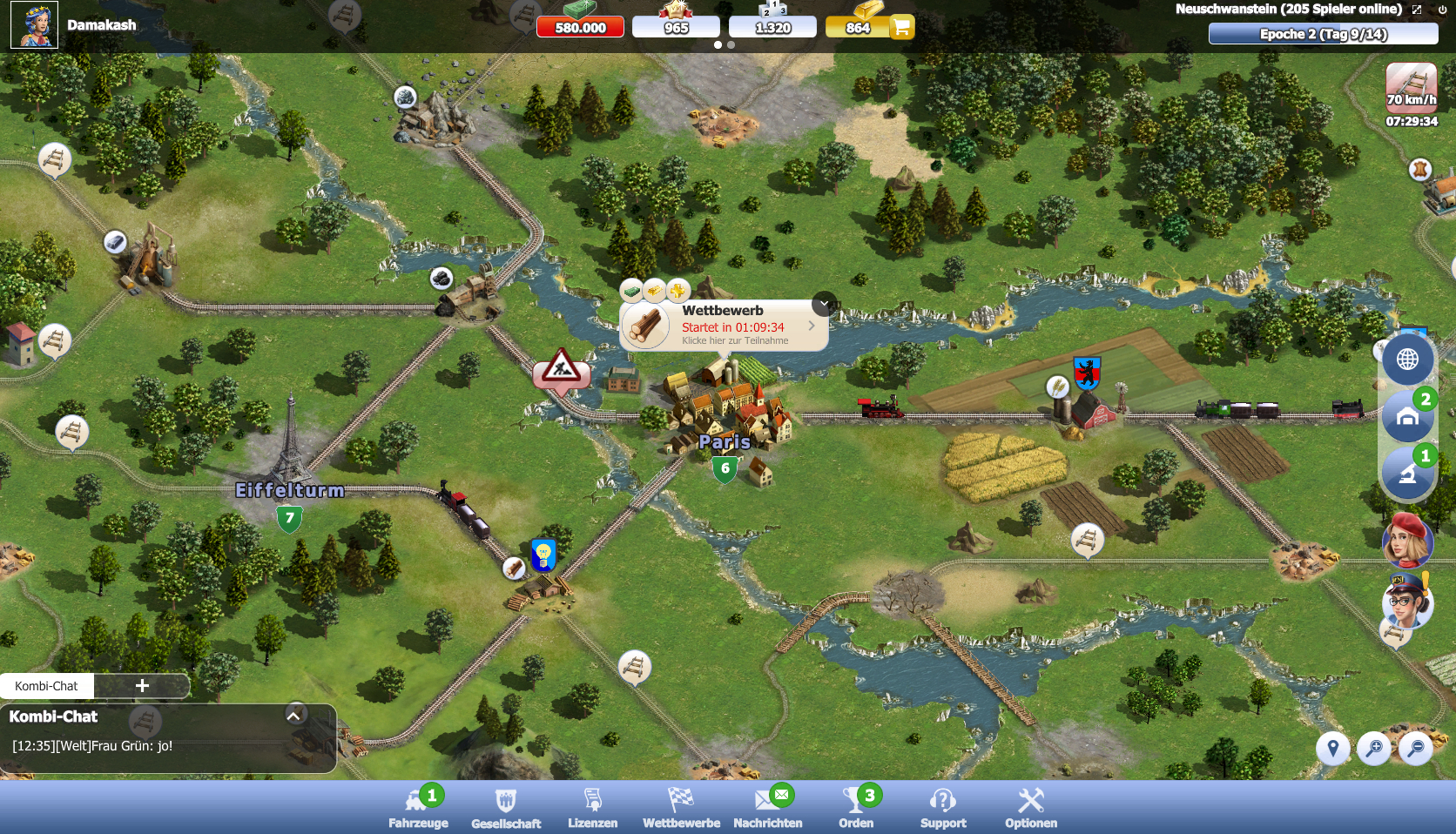Image resolution: width=1456 pixels, height=834 pixels.
Task: Open the microscope research button
Action: point(1407,474)
